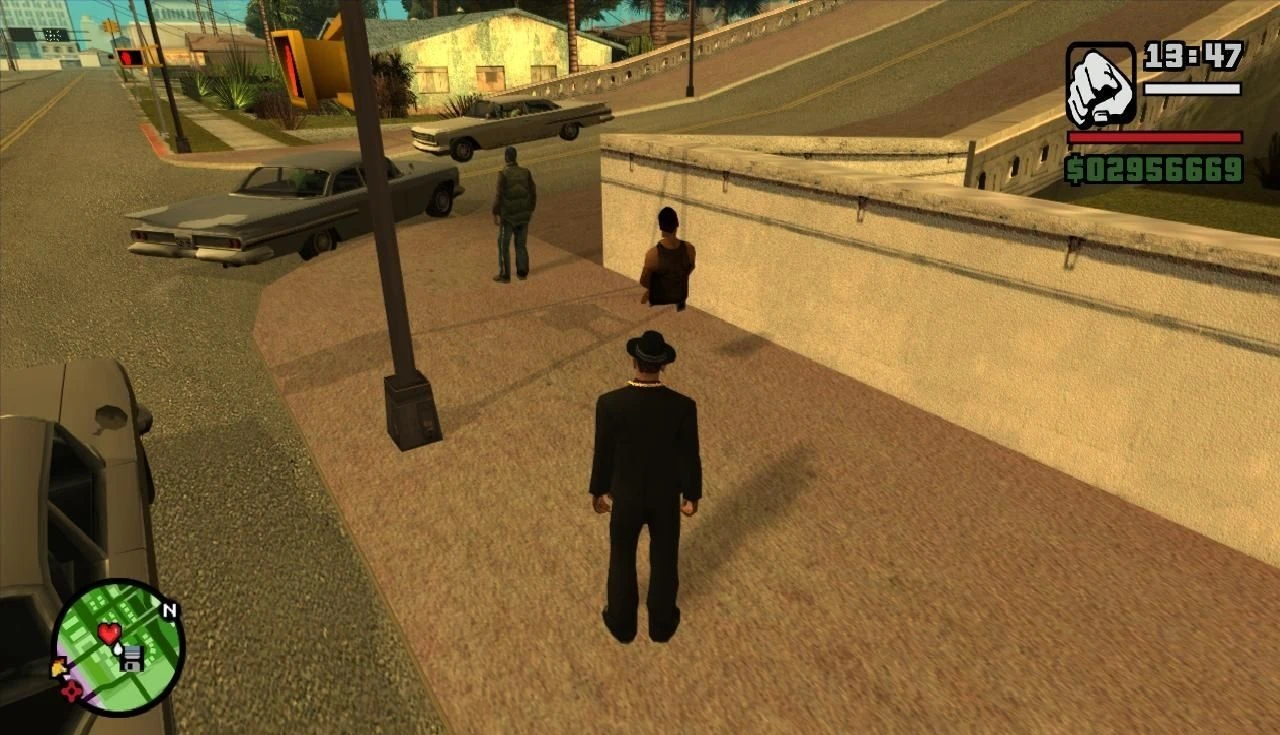Open the circular minimap in the corner
The image size is (1280, 735).
pyautogui.click(x=120, y=650)
